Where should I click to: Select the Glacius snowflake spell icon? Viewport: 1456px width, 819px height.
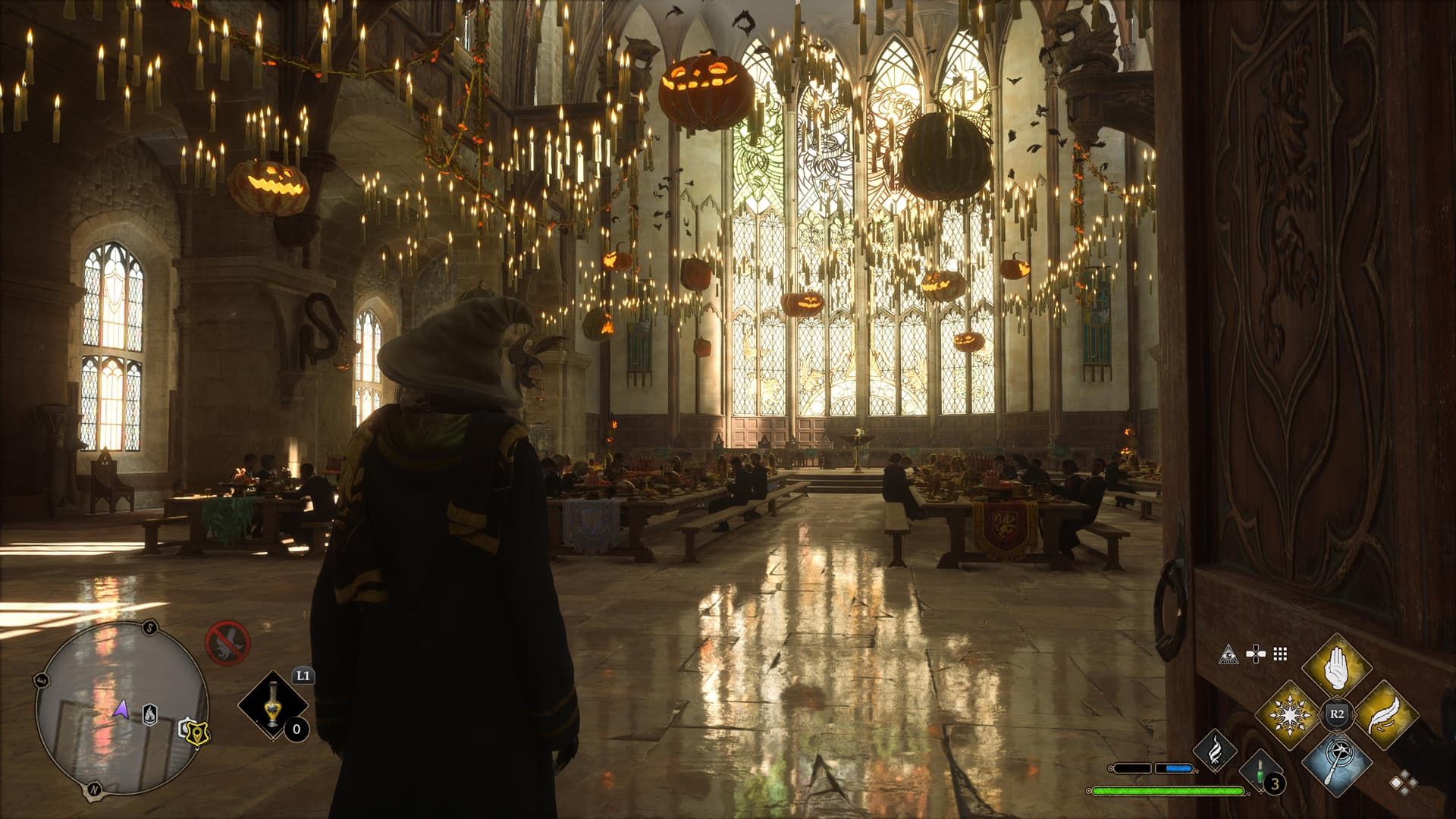point(1291,715)
